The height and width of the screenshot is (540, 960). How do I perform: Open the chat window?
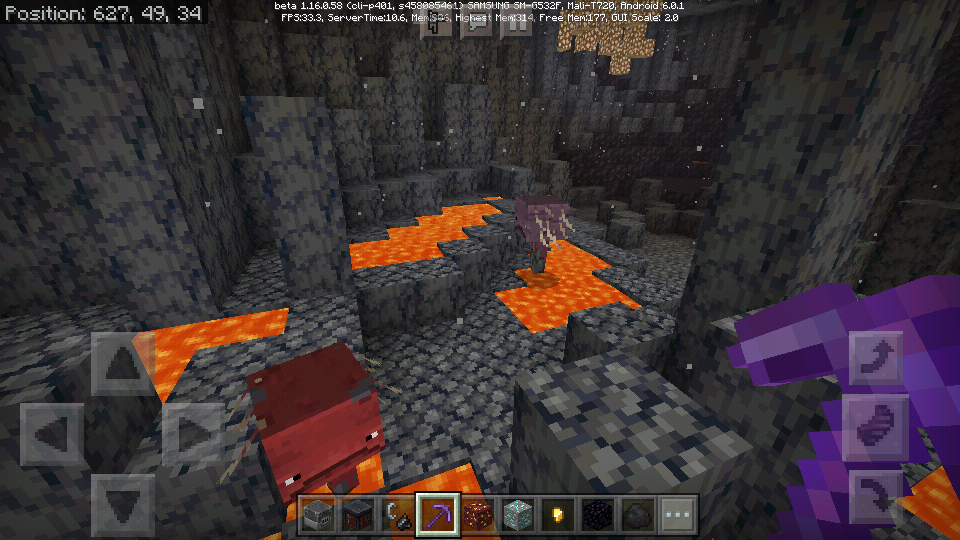pos(476,24)
